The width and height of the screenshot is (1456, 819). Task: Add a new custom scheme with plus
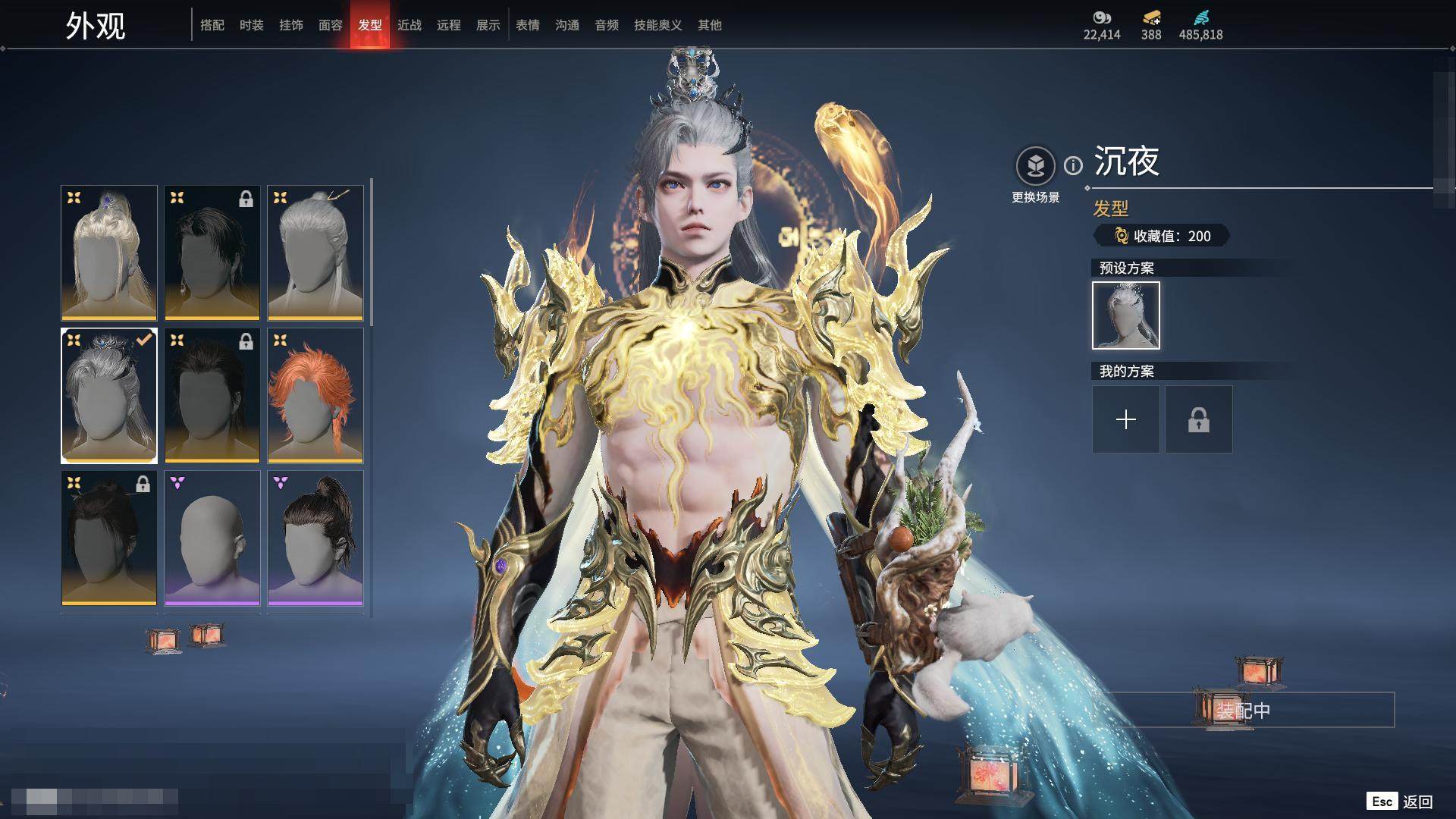pos(1126,419)
